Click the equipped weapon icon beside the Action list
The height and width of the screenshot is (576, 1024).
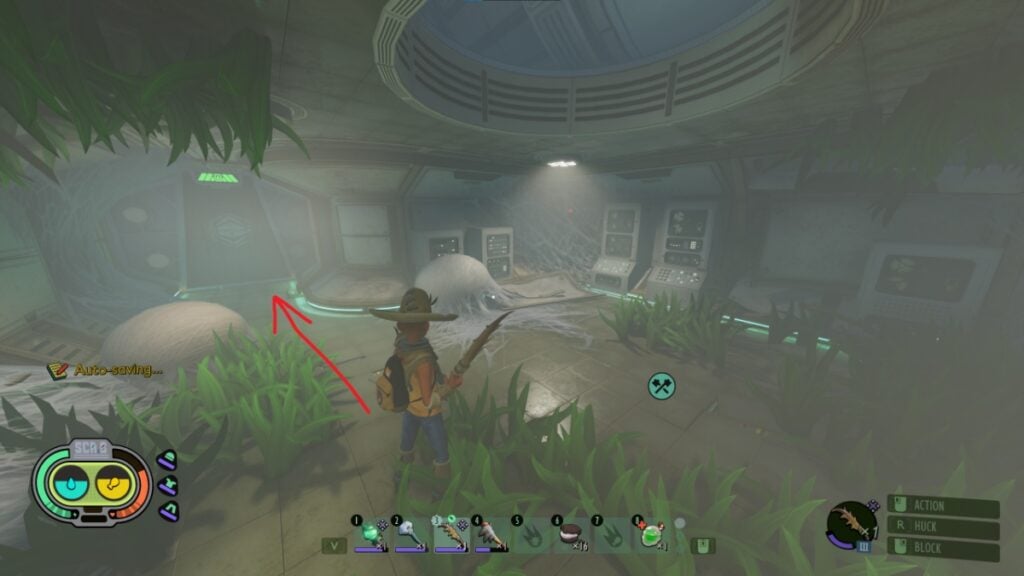[x=850, y=523]
